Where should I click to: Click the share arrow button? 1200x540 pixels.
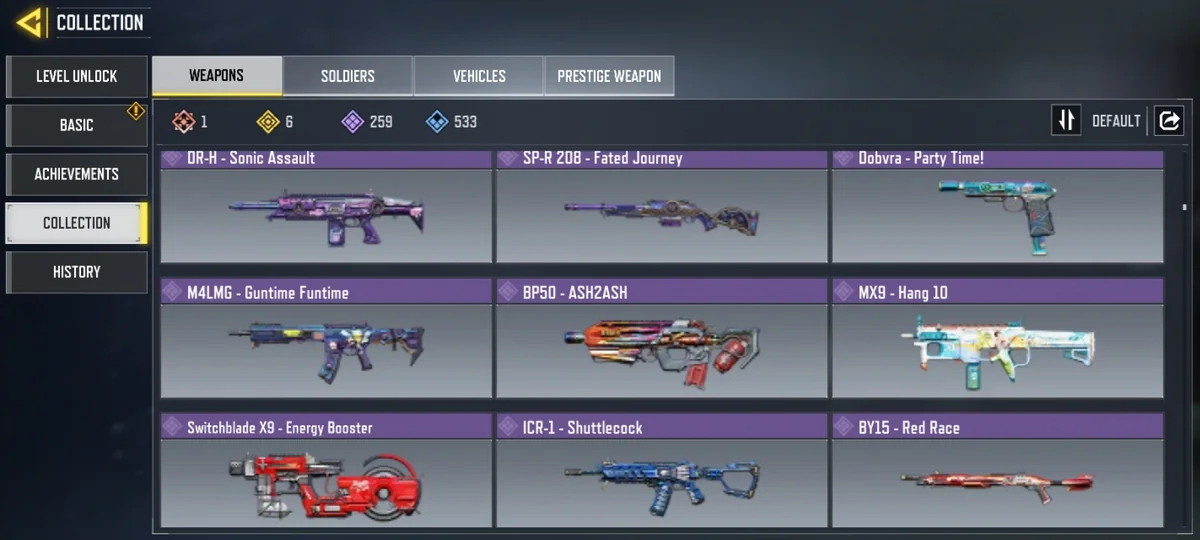point(1169,121)
